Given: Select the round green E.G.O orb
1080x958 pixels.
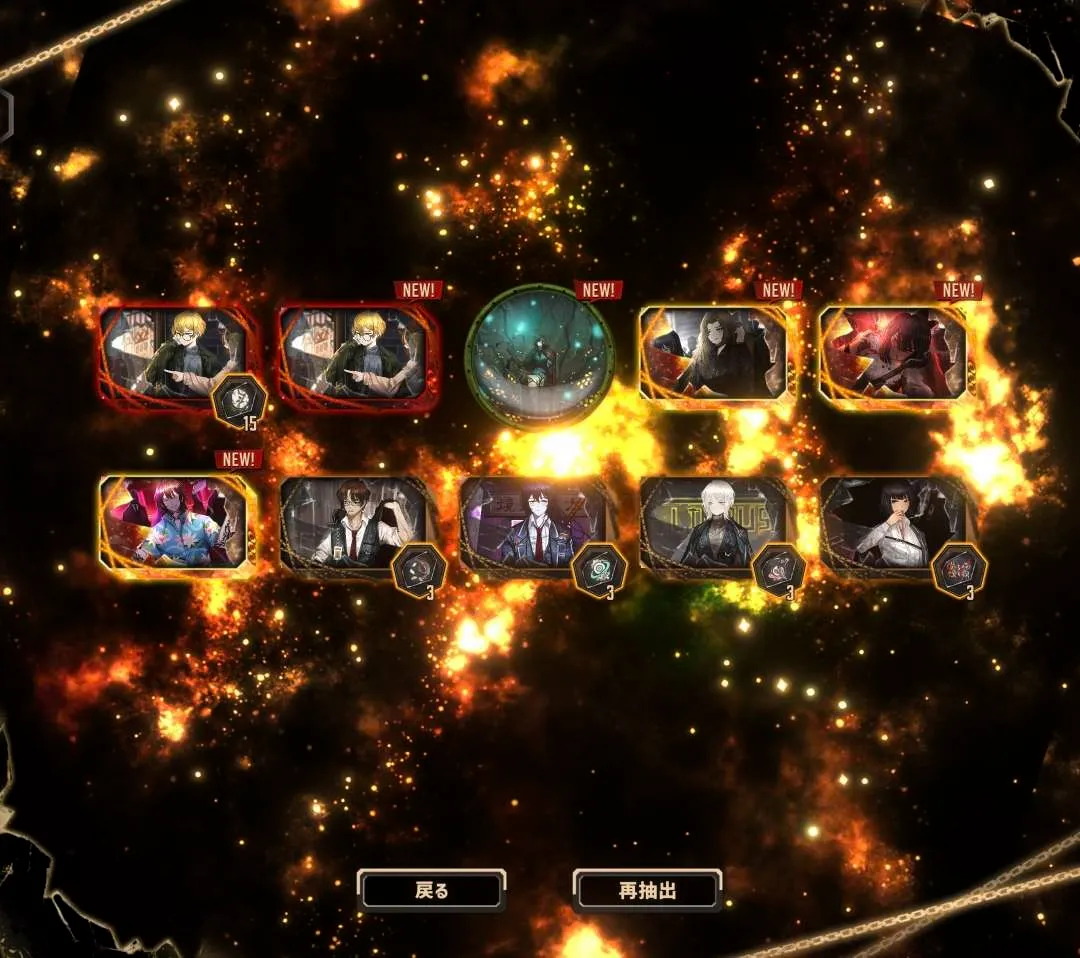Looking at the screenshot, I should click(x=539, y=357).
